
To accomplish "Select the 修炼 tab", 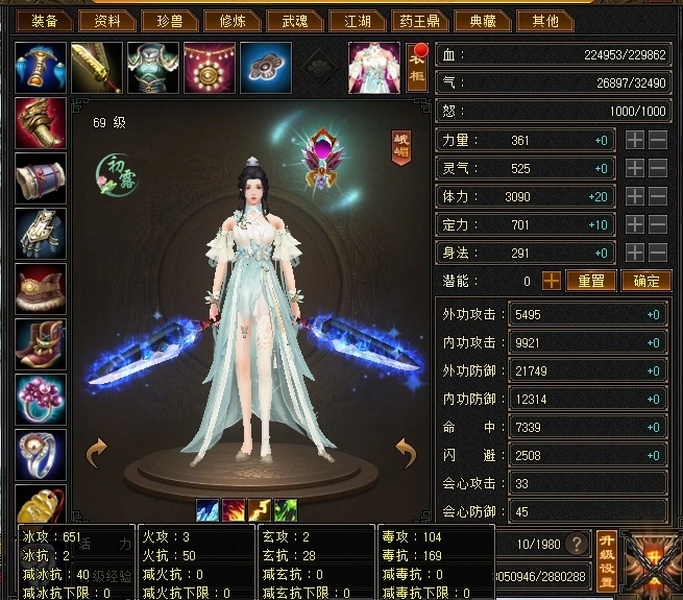I will coord(232,20).
